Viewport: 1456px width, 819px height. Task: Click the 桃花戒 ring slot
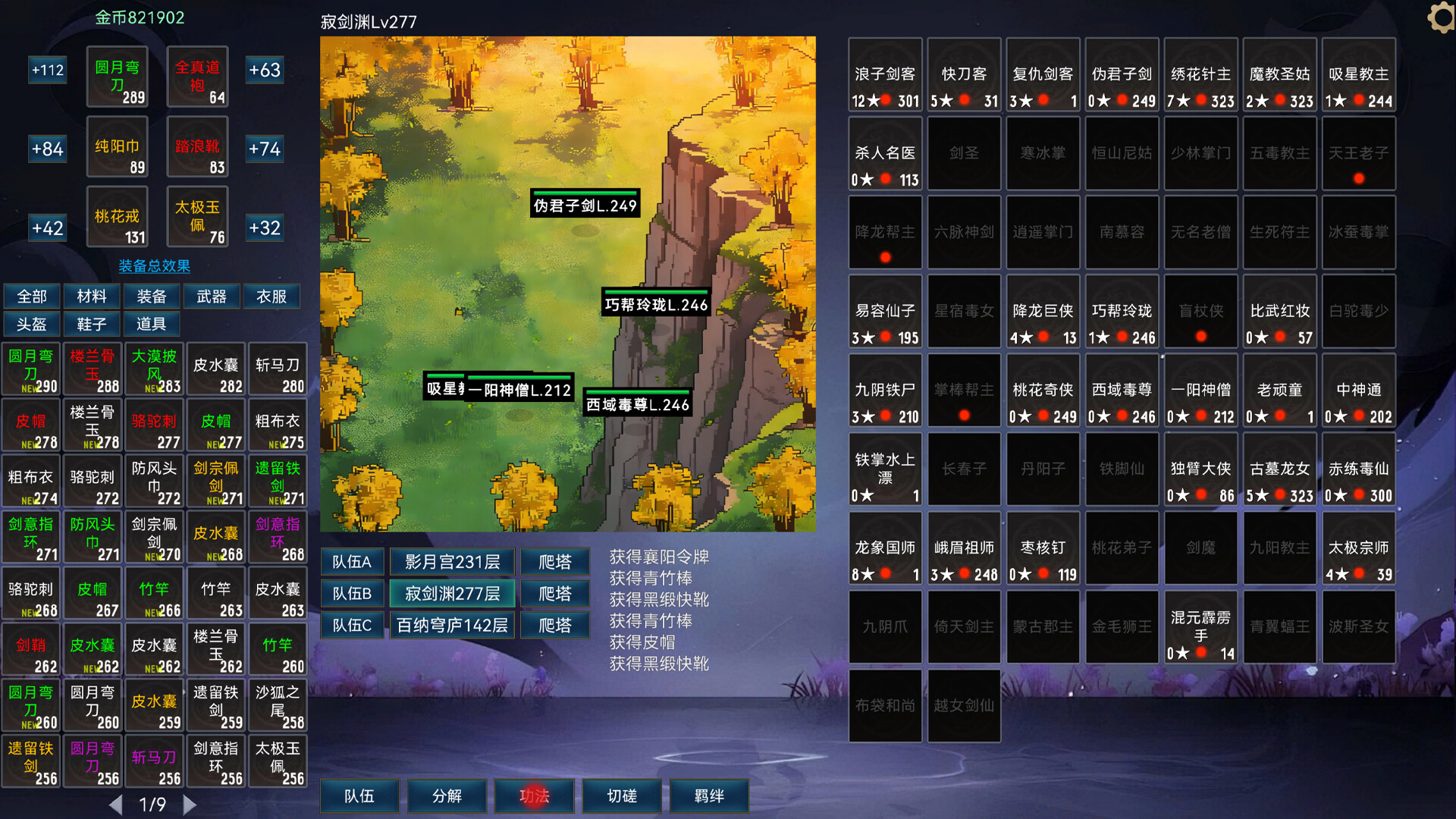tap(117, 217)
